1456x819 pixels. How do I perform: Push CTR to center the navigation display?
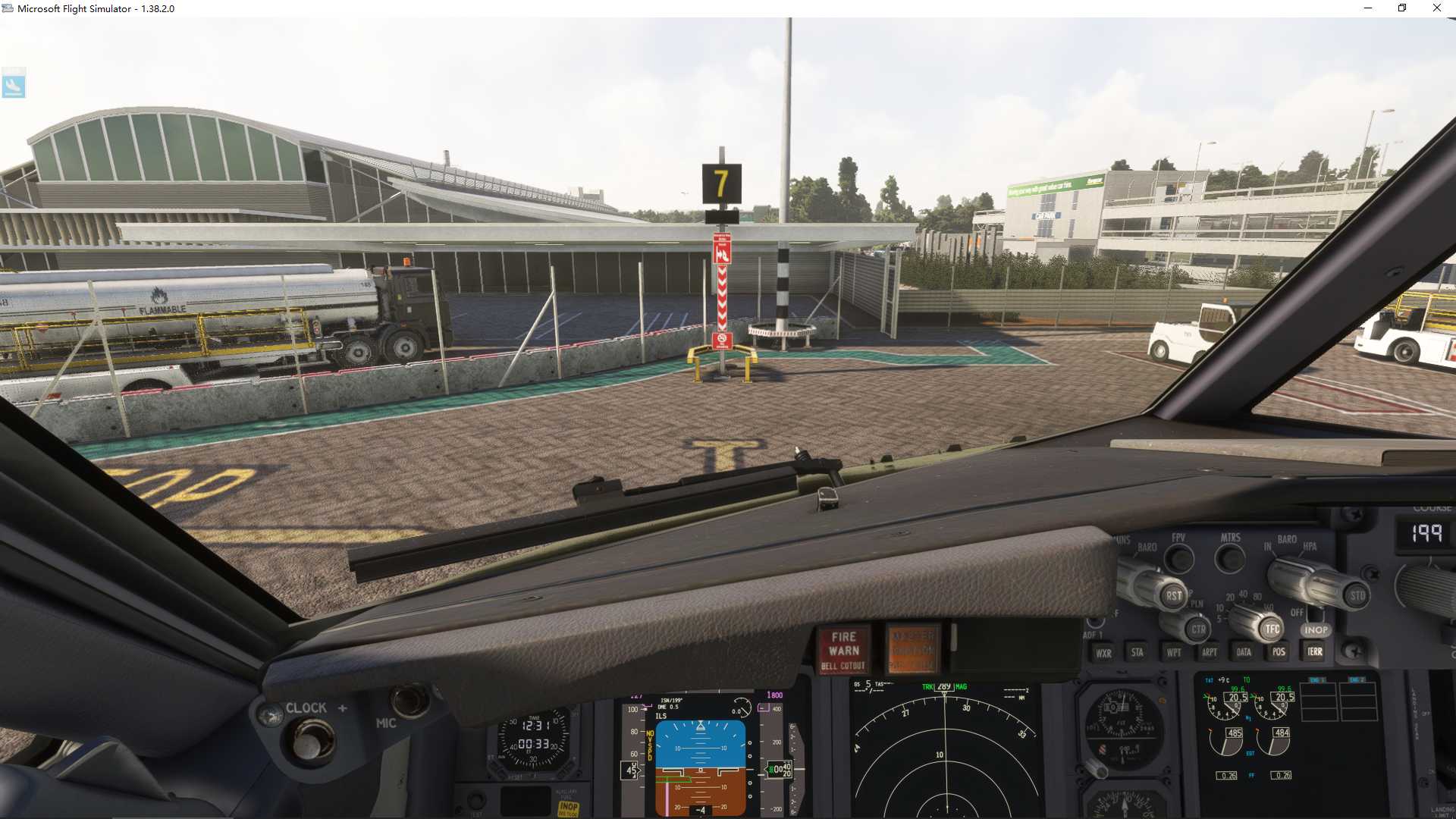click(x=1198, y=629)
